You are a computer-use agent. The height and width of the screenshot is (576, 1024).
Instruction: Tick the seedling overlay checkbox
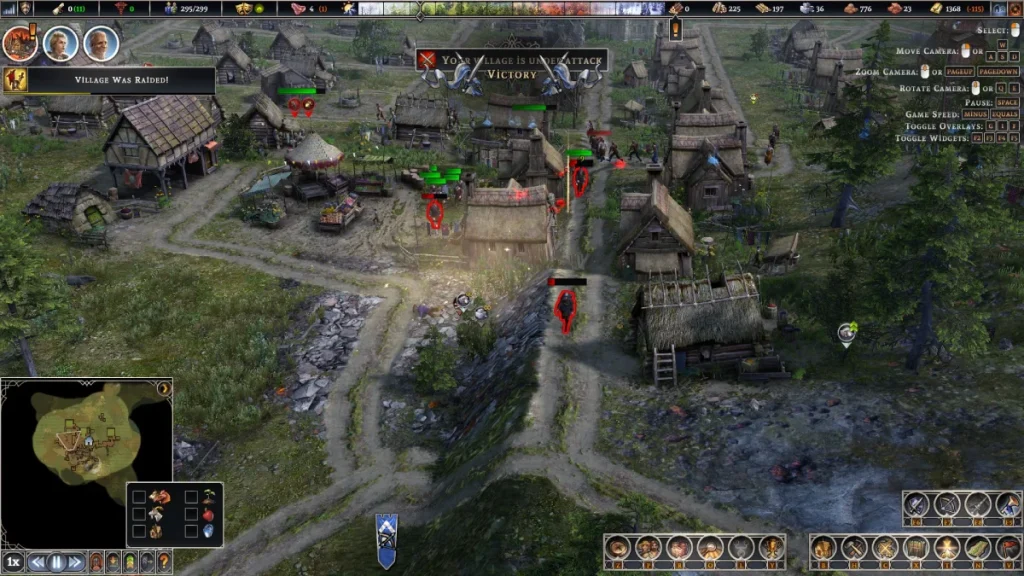190,497
